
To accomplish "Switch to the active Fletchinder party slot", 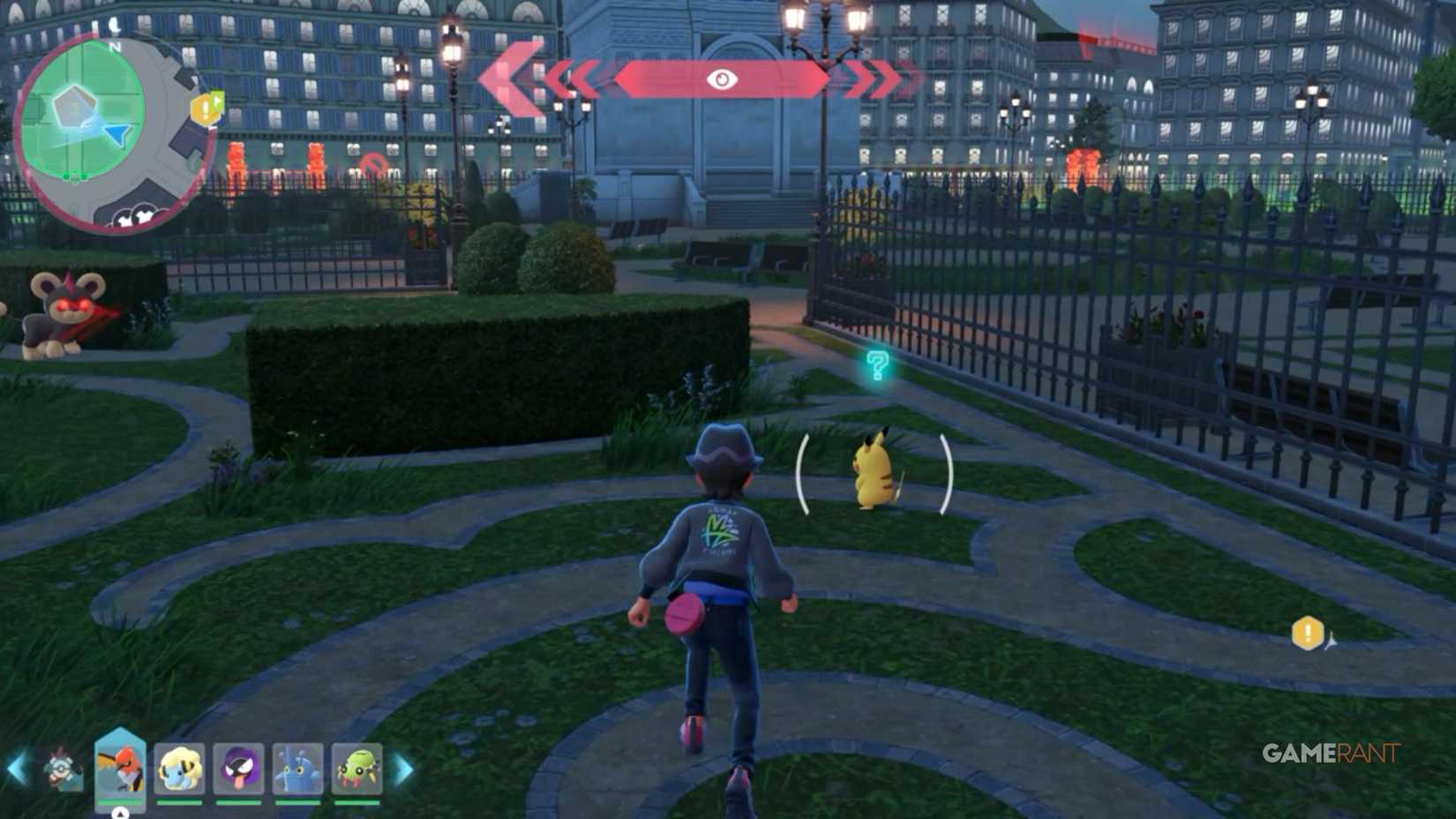I will [x=119, y=766].
